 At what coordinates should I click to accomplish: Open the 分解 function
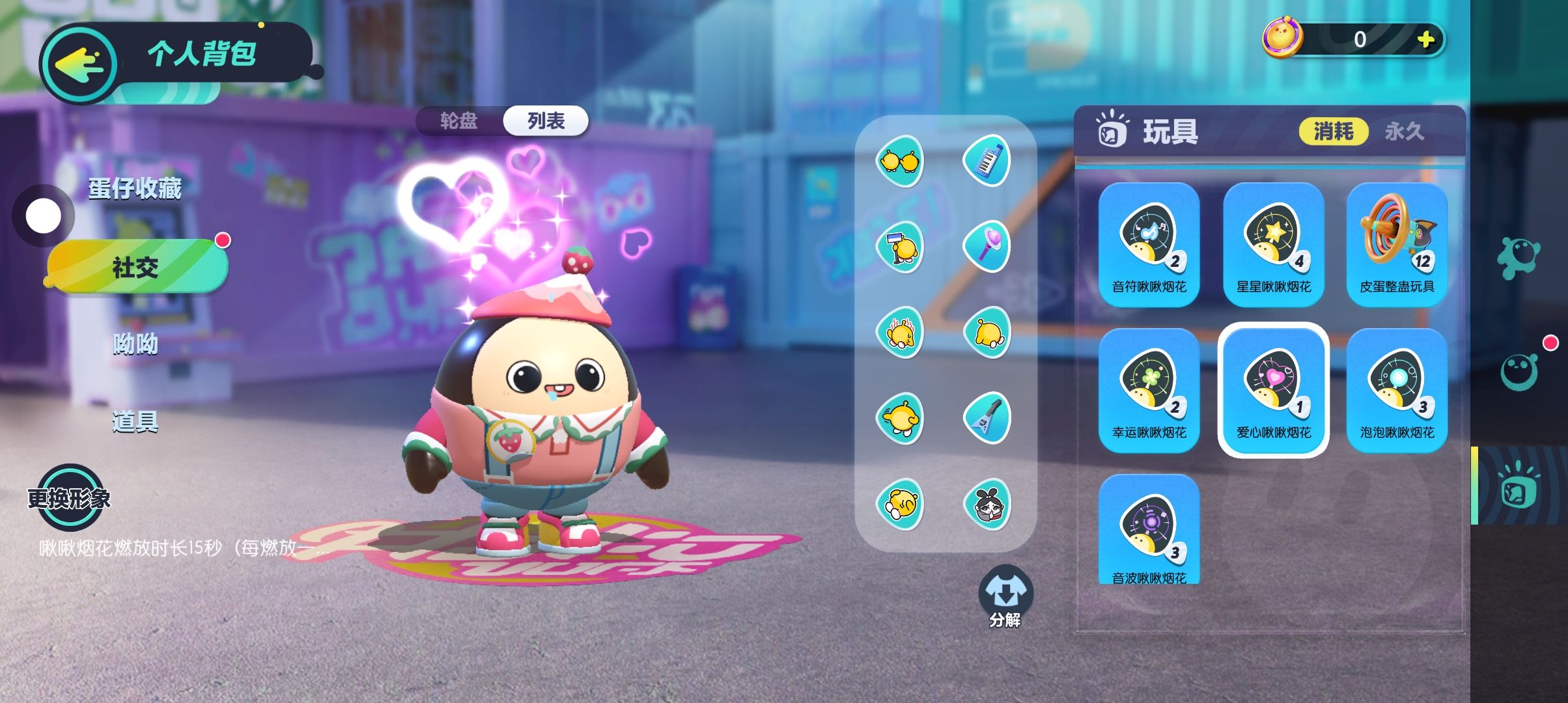[x=1005, y=596]
